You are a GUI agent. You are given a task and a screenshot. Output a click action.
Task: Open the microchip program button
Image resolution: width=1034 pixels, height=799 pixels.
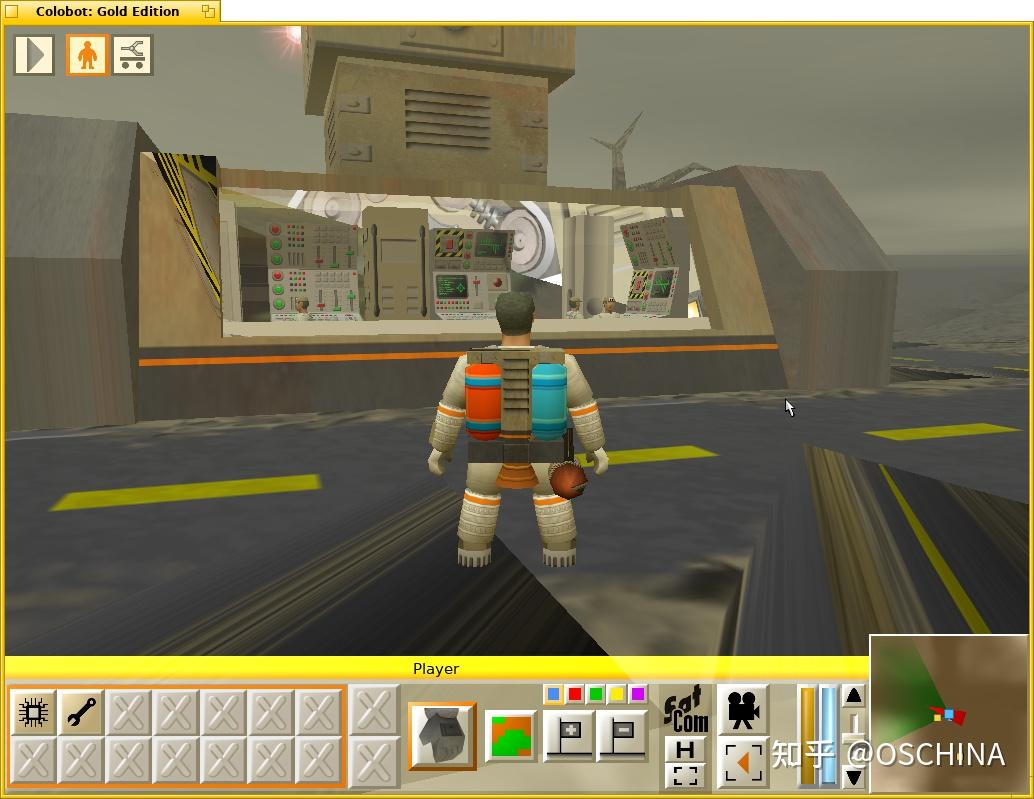(x=33, y=712)
